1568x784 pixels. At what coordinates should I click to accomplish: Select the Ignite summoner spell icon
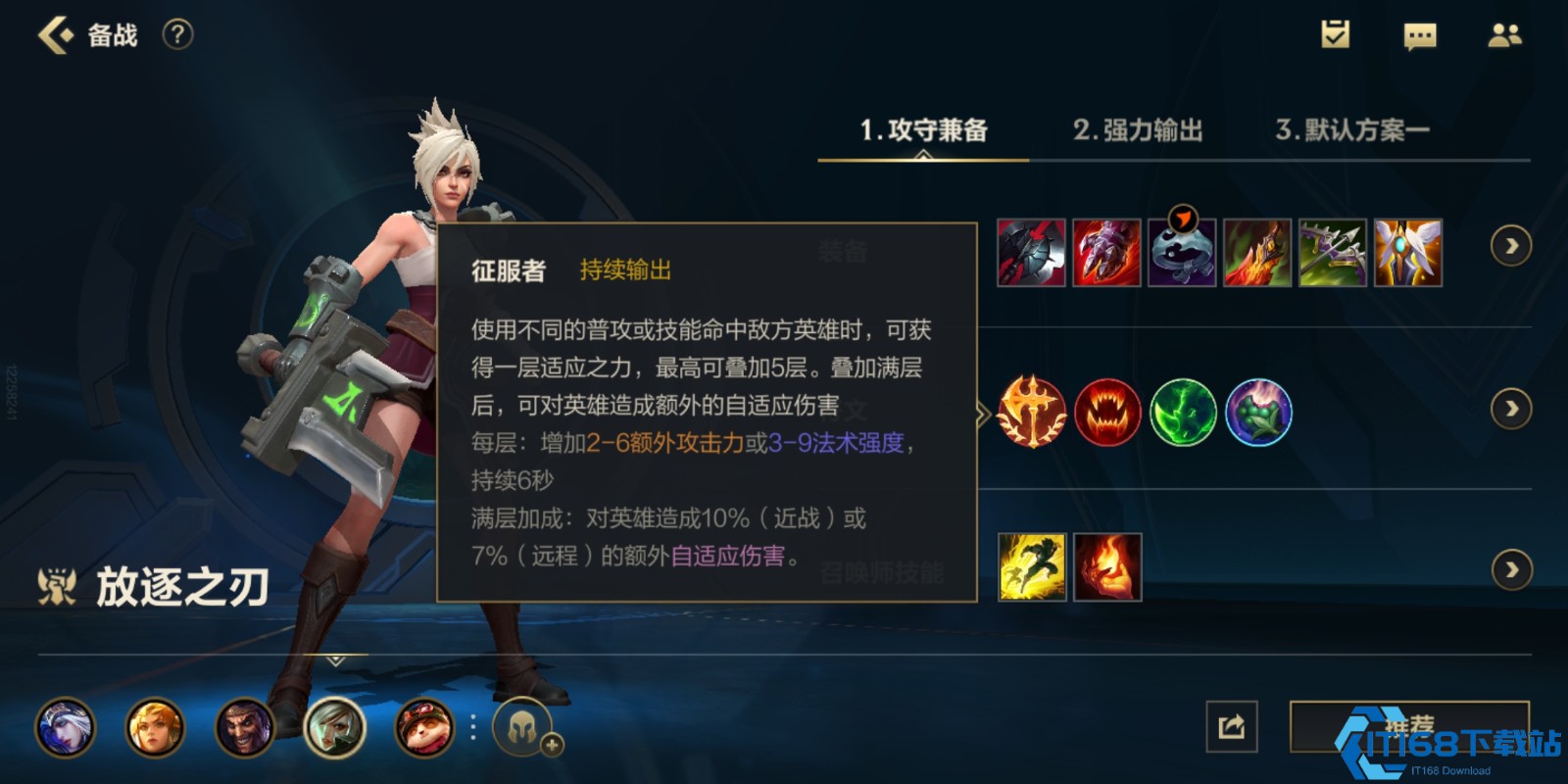click(x=1108, y=568)
